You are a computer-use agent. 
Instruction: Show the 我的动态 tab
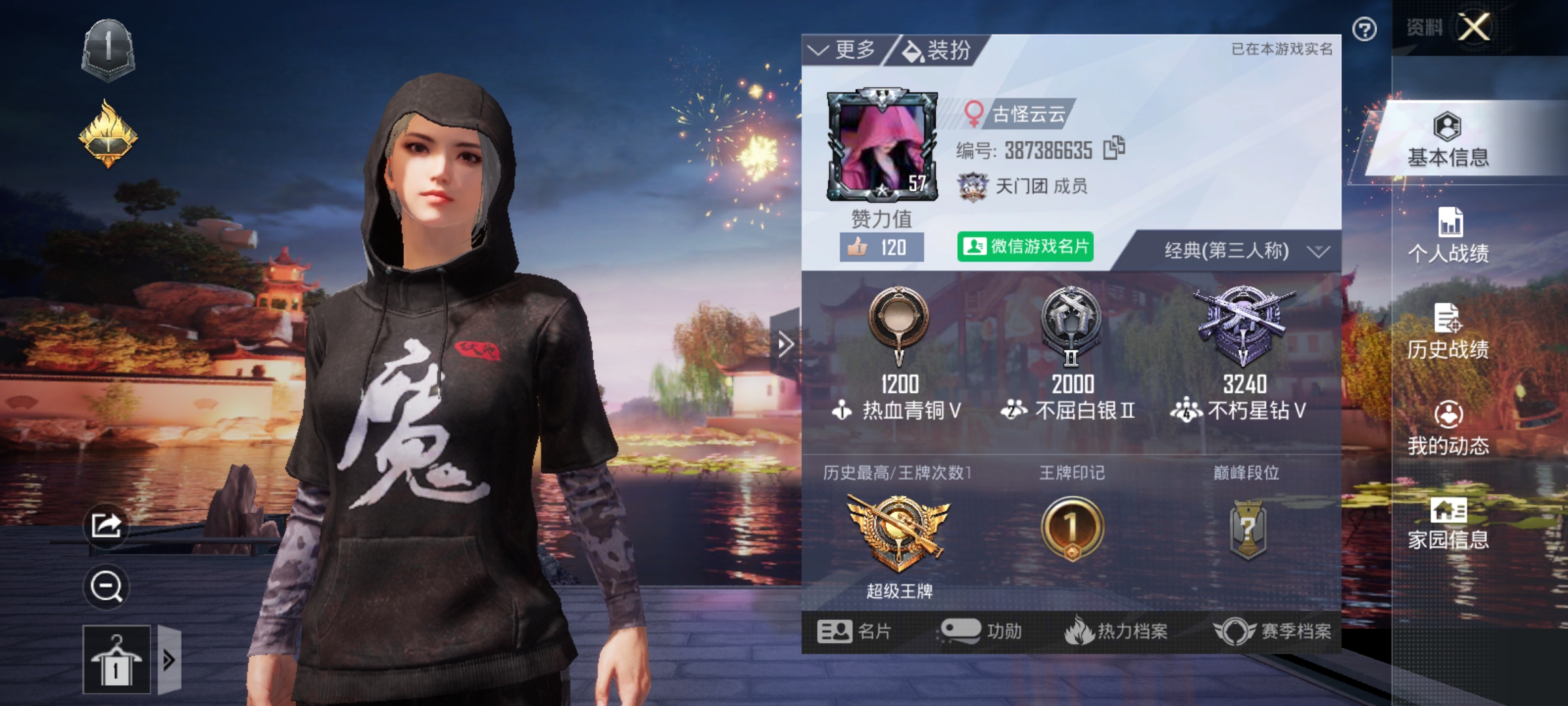[1448, 428]
